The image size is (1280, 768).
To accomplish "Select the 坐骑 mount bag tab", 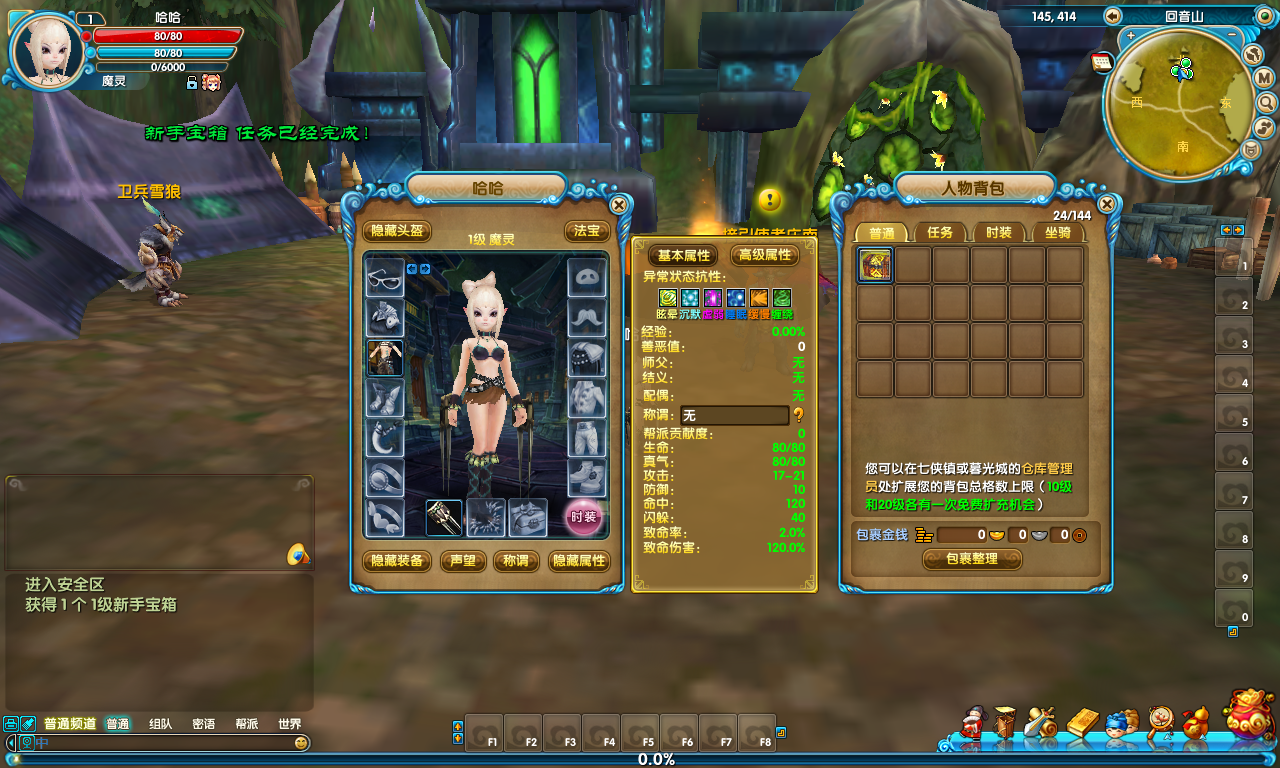I will 1058,232.
